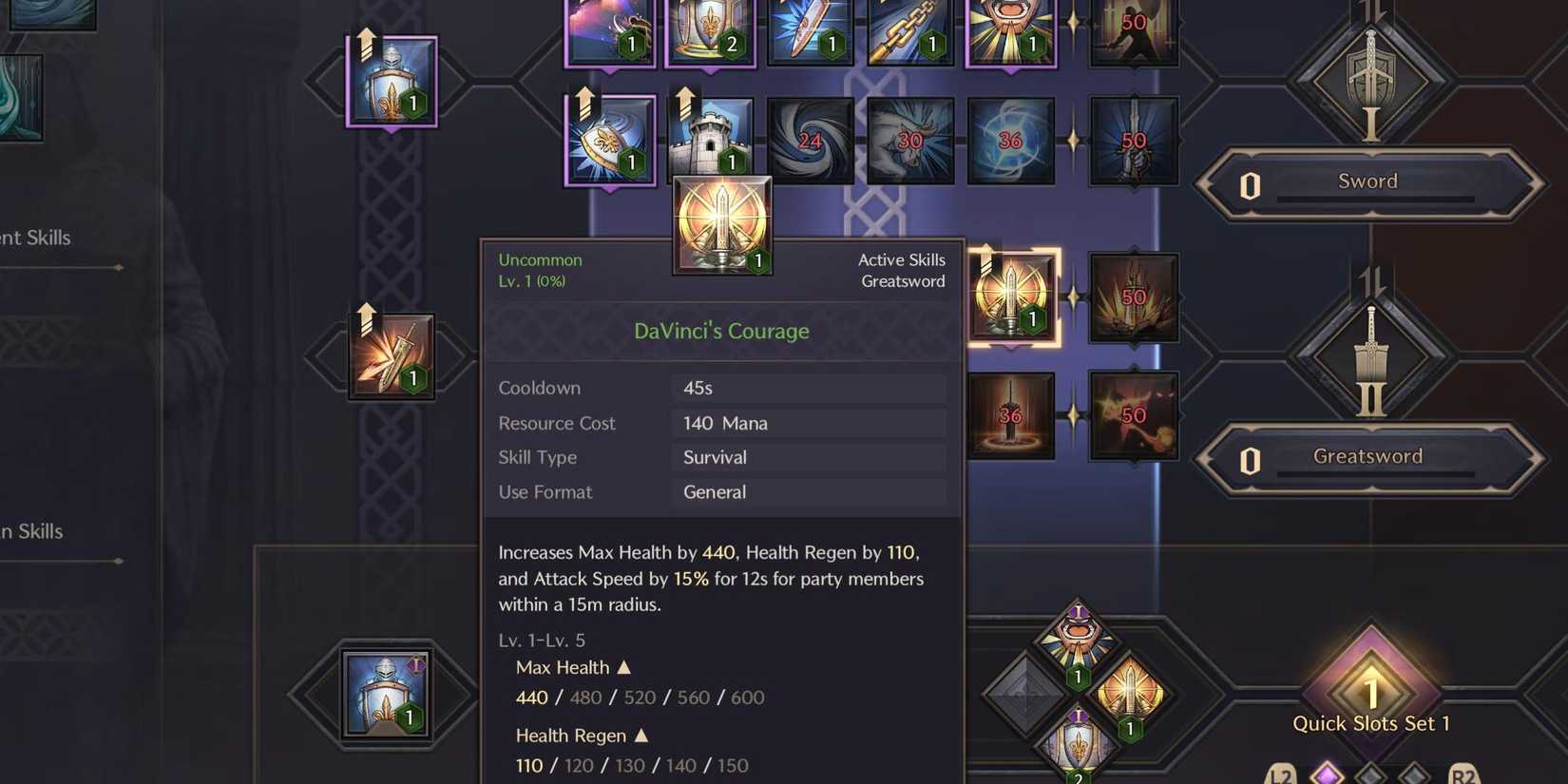Click the shield skill icon with purple border
Image resolution: width=1568 pixels, height=784 pixels.
click(x=392, y=81)
